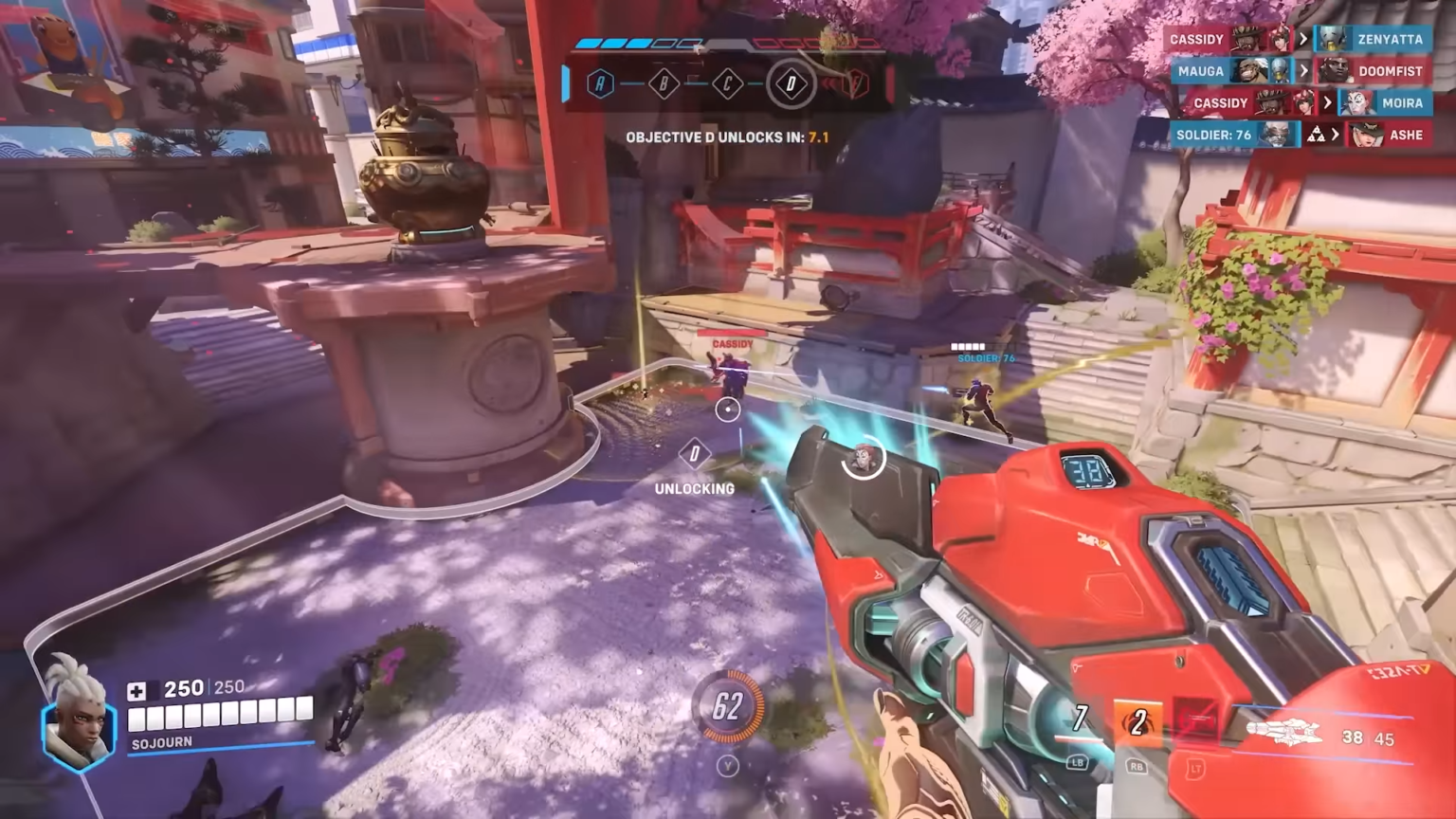Open the Soldier: 76–Ashe kill feed entry
The image size is (1456, 819).
(1300, 135)
